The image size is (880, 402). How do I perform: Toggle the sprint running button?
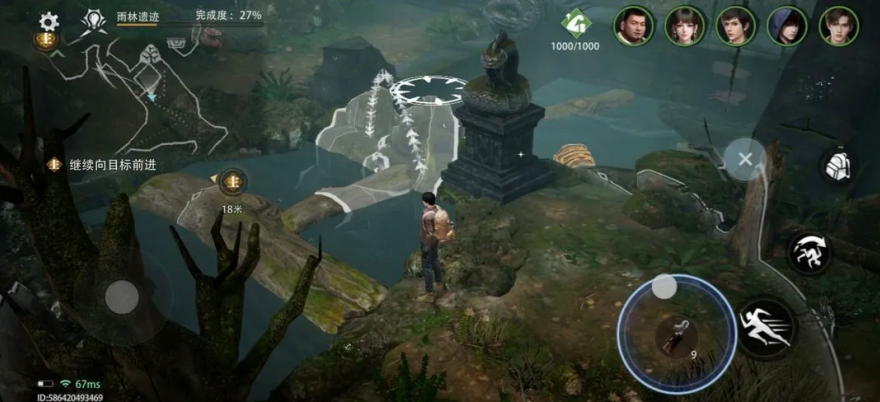765,327
